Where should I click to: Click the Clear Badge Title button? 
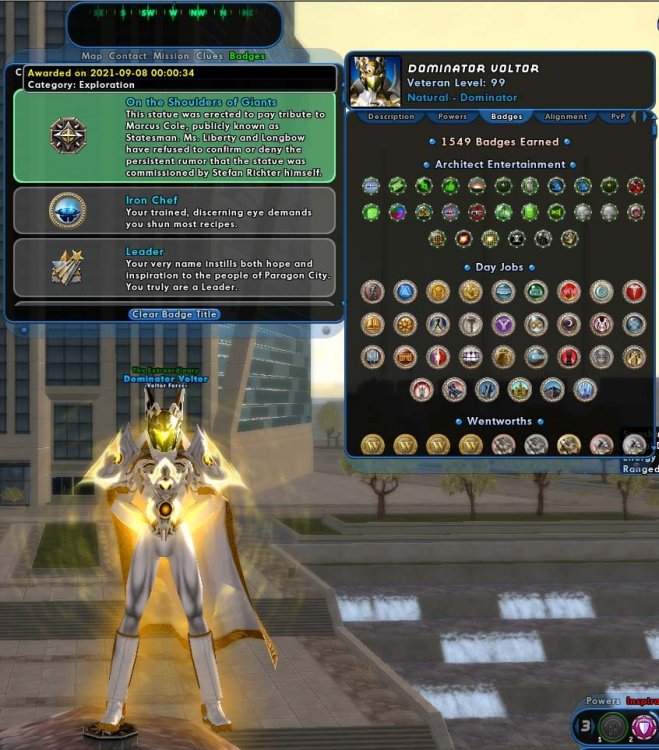(174, 314)
